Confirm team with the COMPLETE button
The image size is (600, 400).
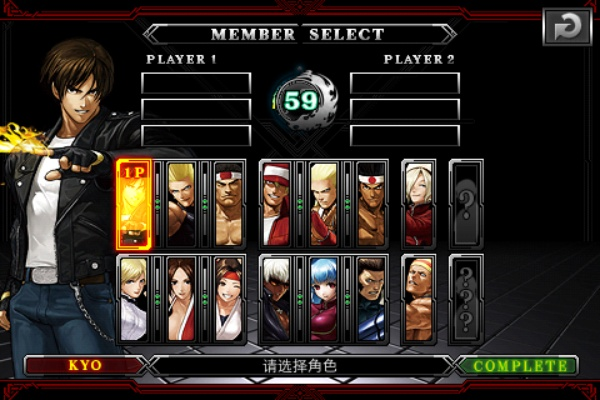point(518,365)
